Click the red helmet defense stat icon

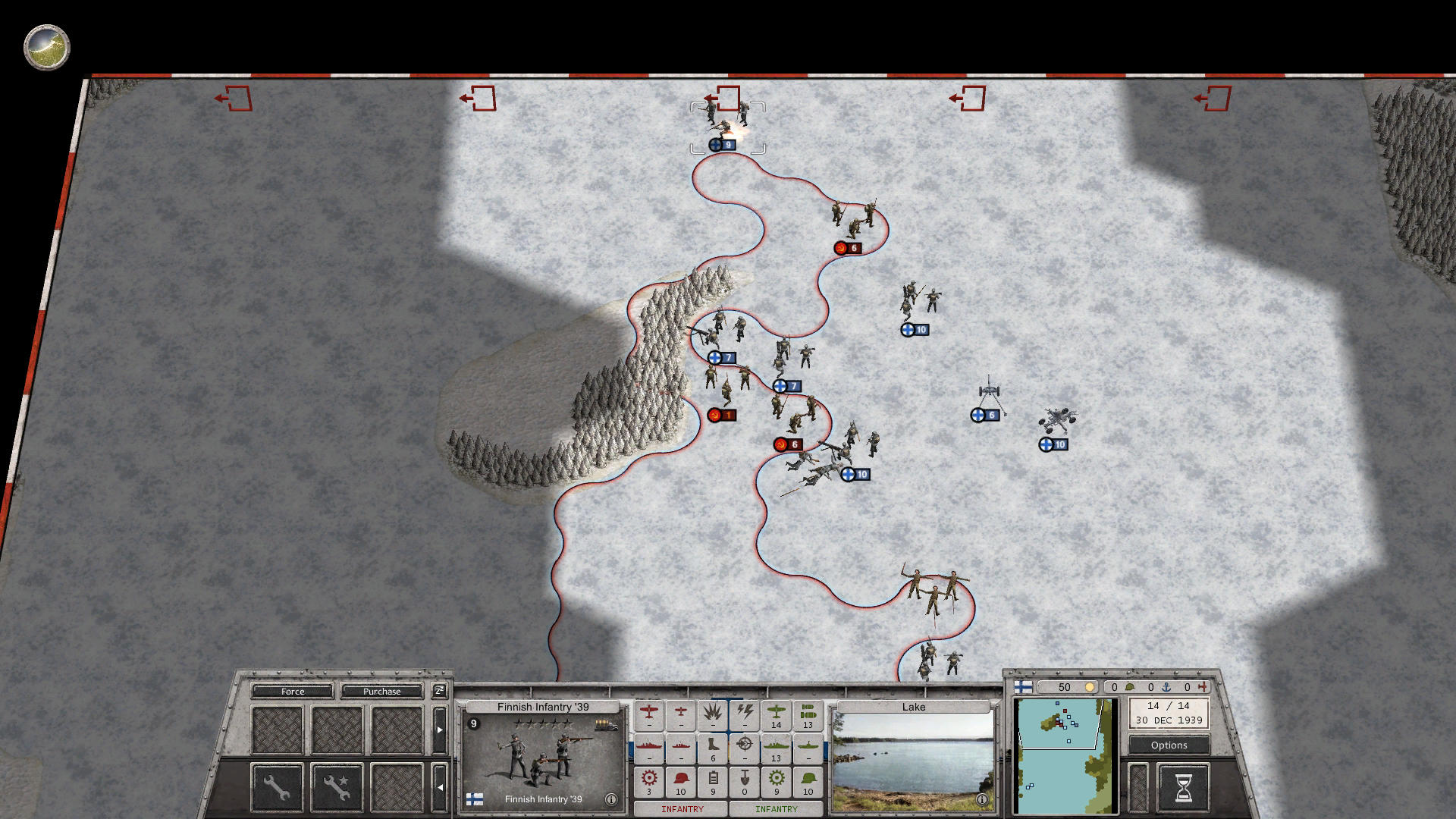point(681,780)
